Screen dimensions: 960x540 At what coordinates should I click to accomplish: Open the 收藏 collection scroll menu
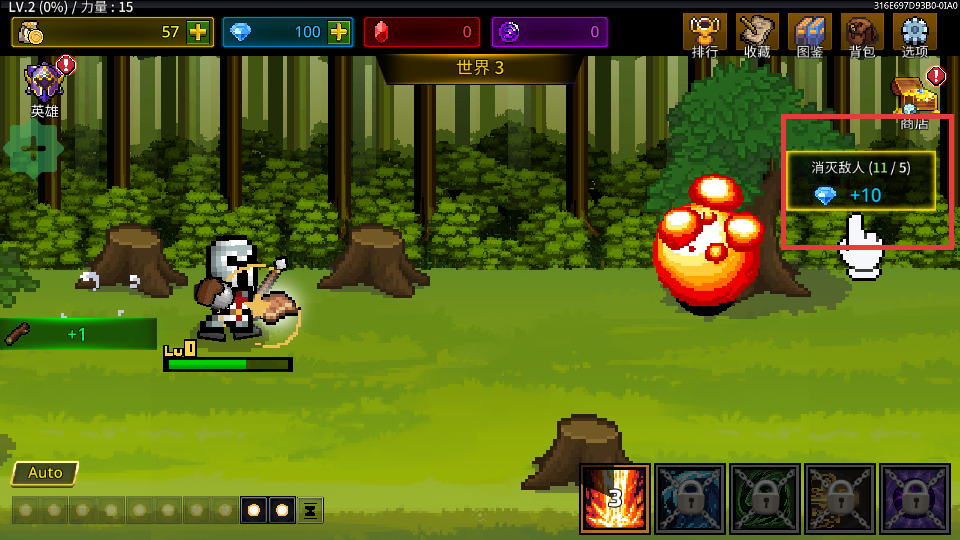[x=757, y=34]
